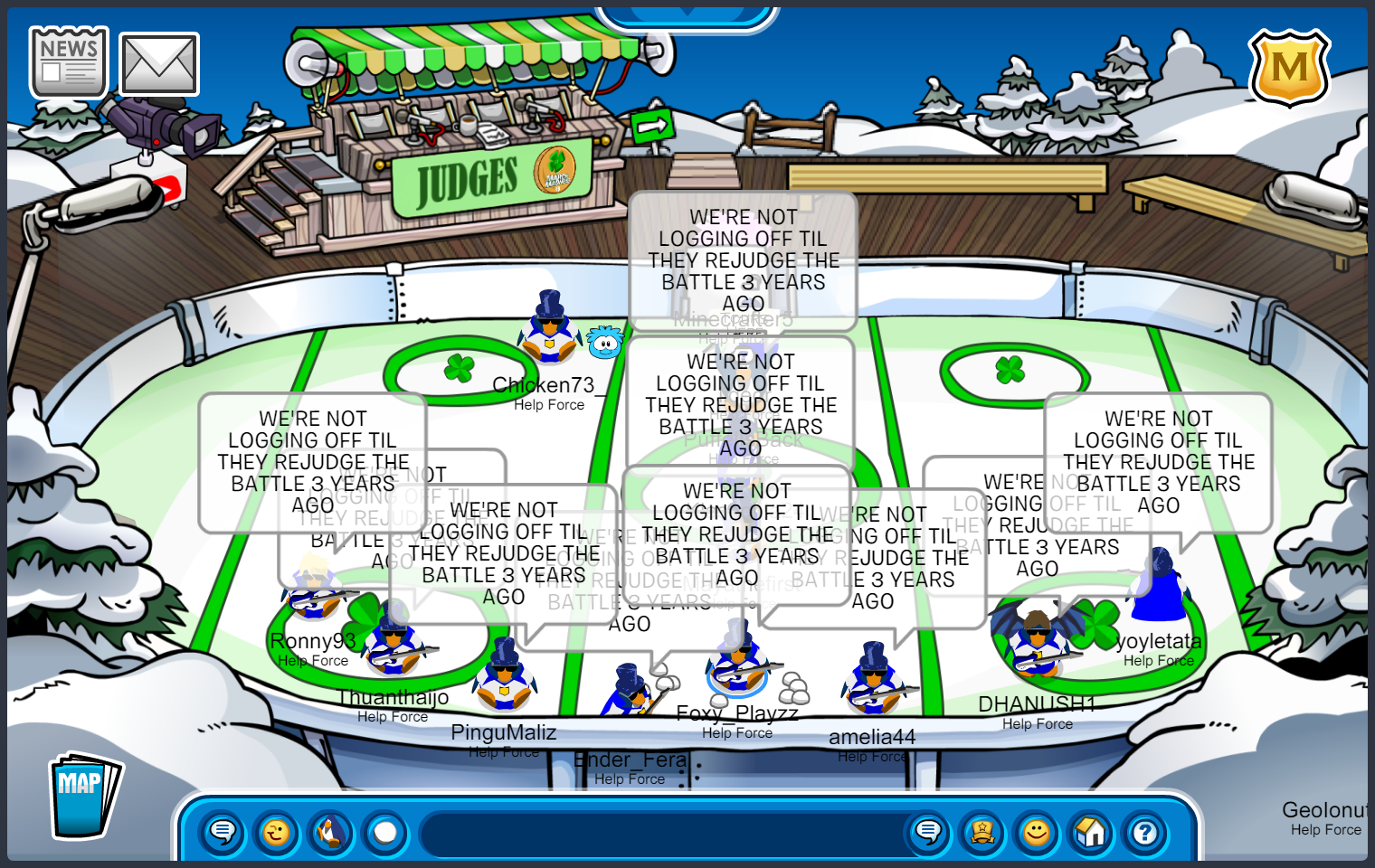Open the winking emote menu

(277, 832)
